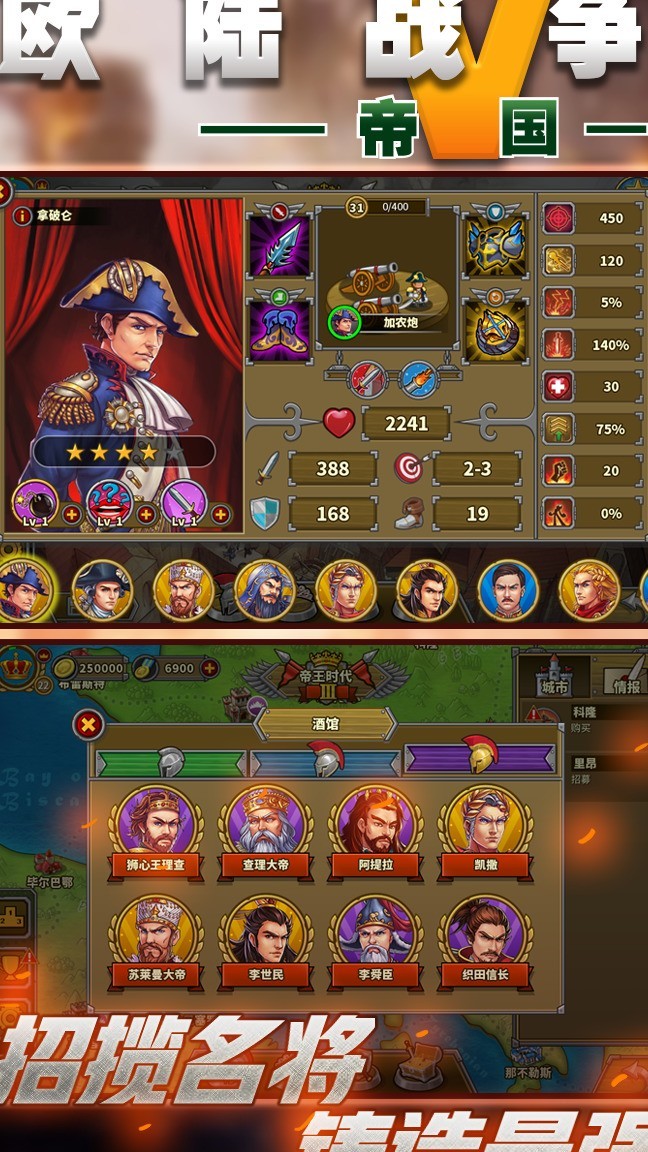Switch to the green helmet tab

(170, 763)
